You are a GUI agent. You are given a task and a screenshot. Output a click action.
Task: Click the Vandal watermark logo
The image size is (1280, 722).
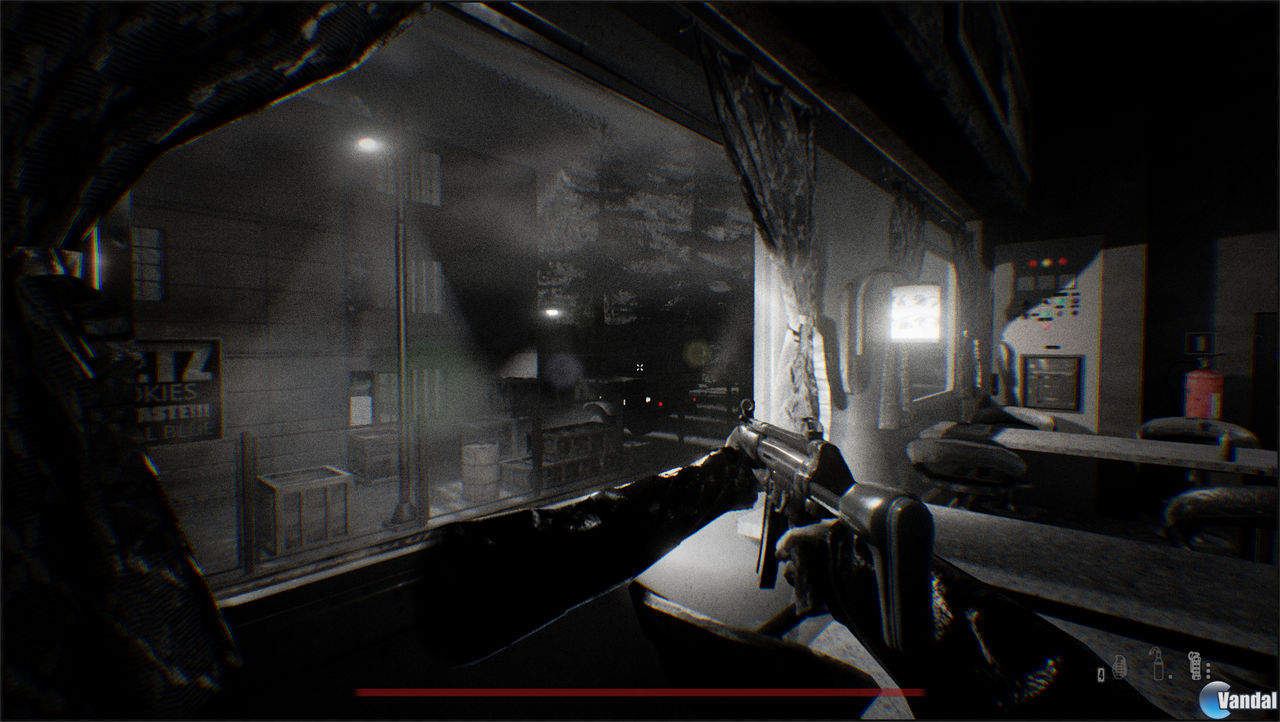1212,697
